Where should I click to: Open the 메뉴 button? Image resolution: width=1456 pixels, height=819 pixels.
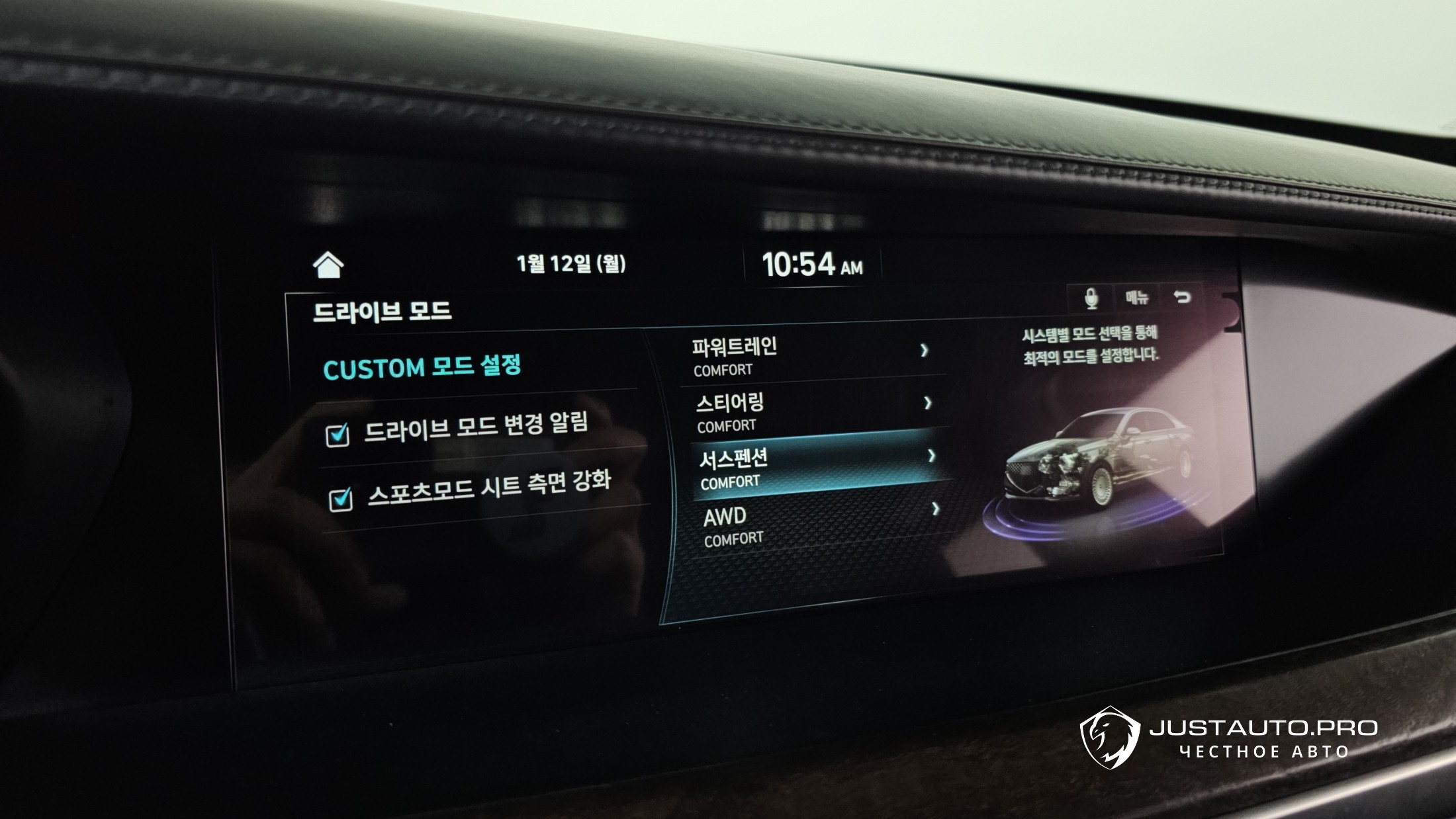(1137, 298)
